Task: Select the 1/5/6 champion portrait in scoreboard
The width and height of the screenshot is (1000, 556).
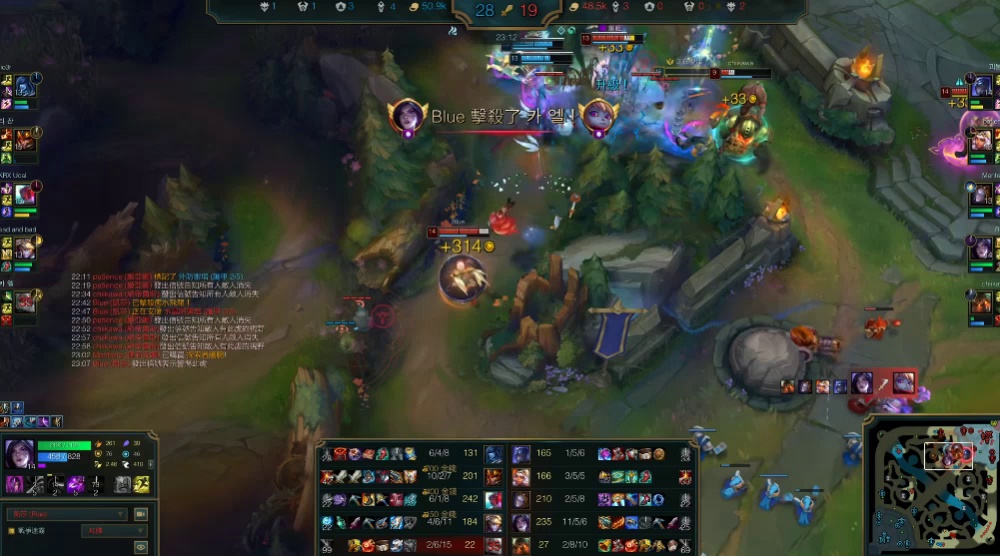Action: (x=521, y=454)
